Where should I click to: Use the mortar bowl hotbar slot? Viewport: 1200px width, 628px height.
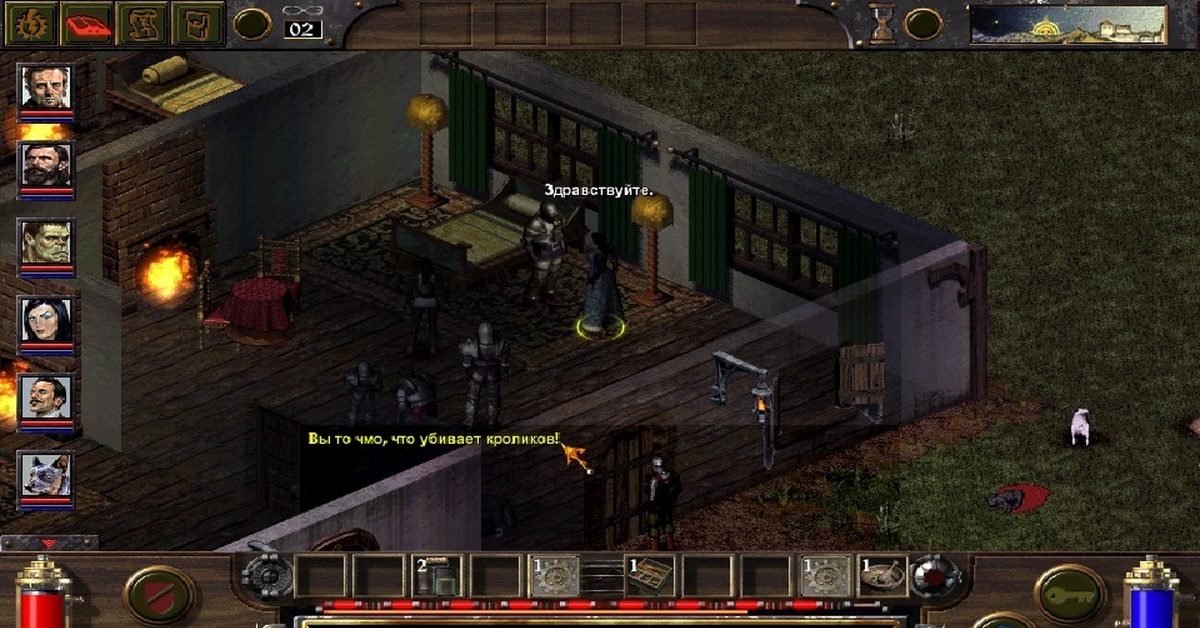(881, 577)
